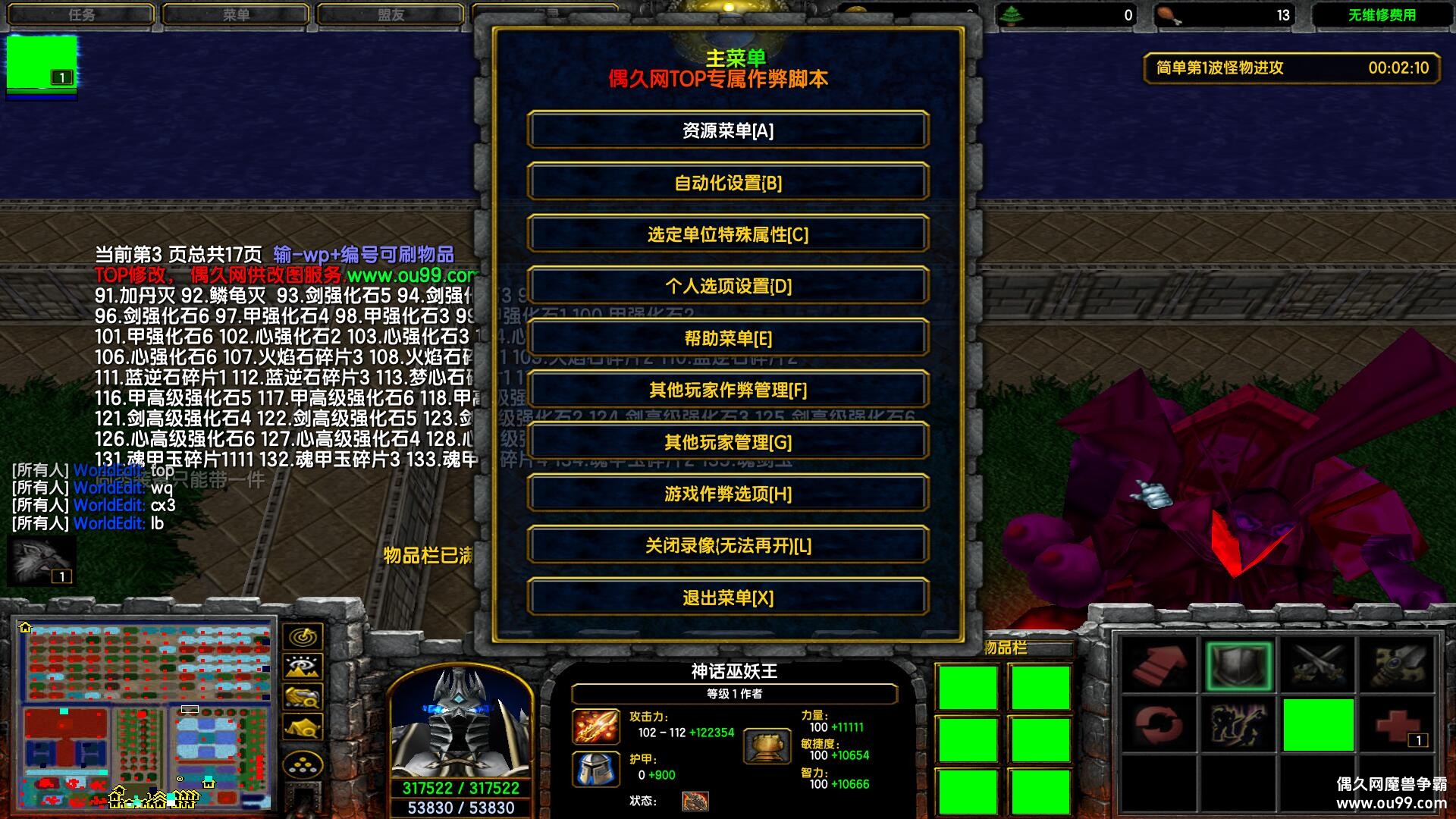
Task: Toggle terrain view with the eye minimap icon
Action: click(303, 666)
